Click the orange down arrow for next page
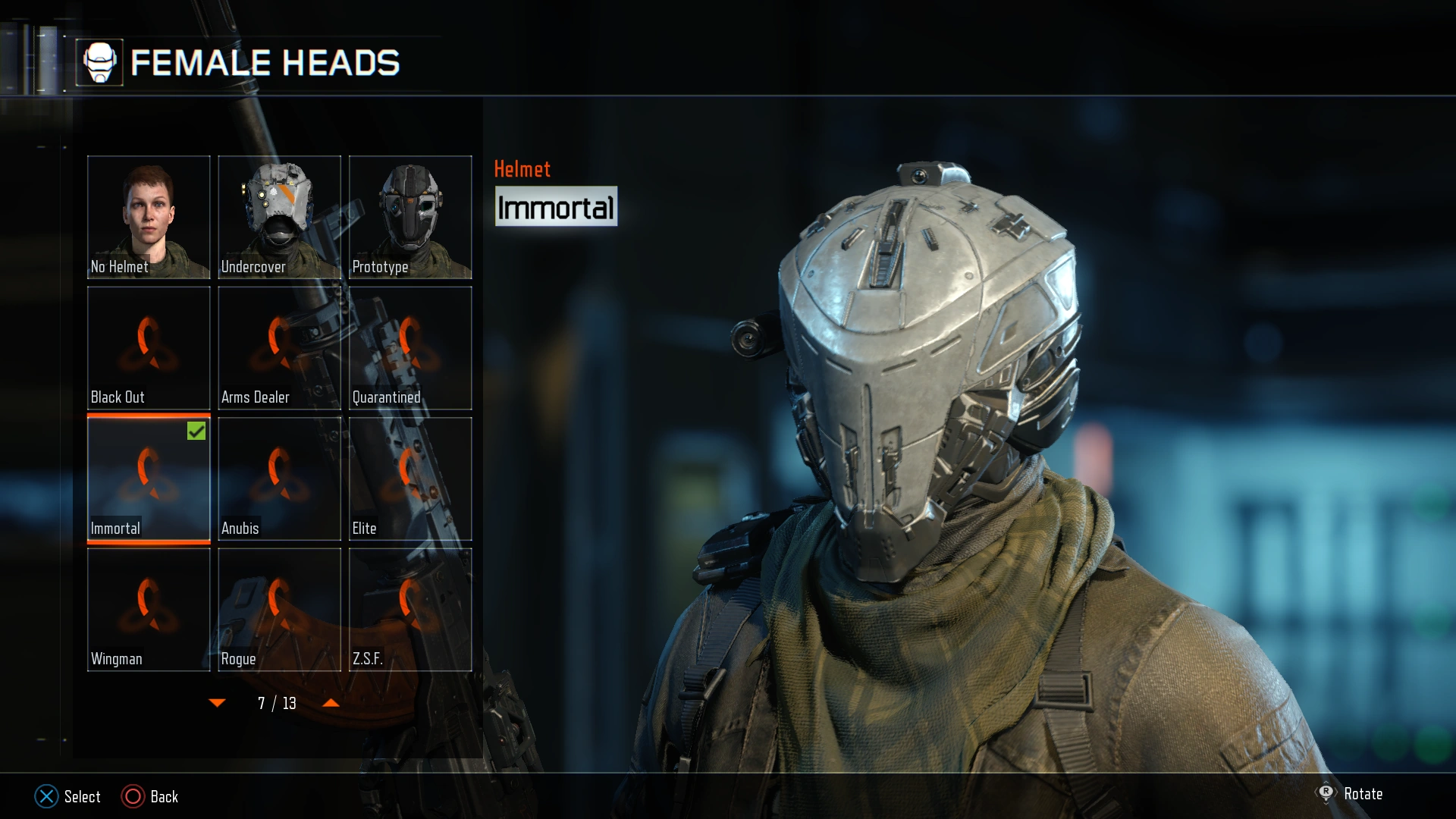The image size is (1456, 819). tap(218, 703)
